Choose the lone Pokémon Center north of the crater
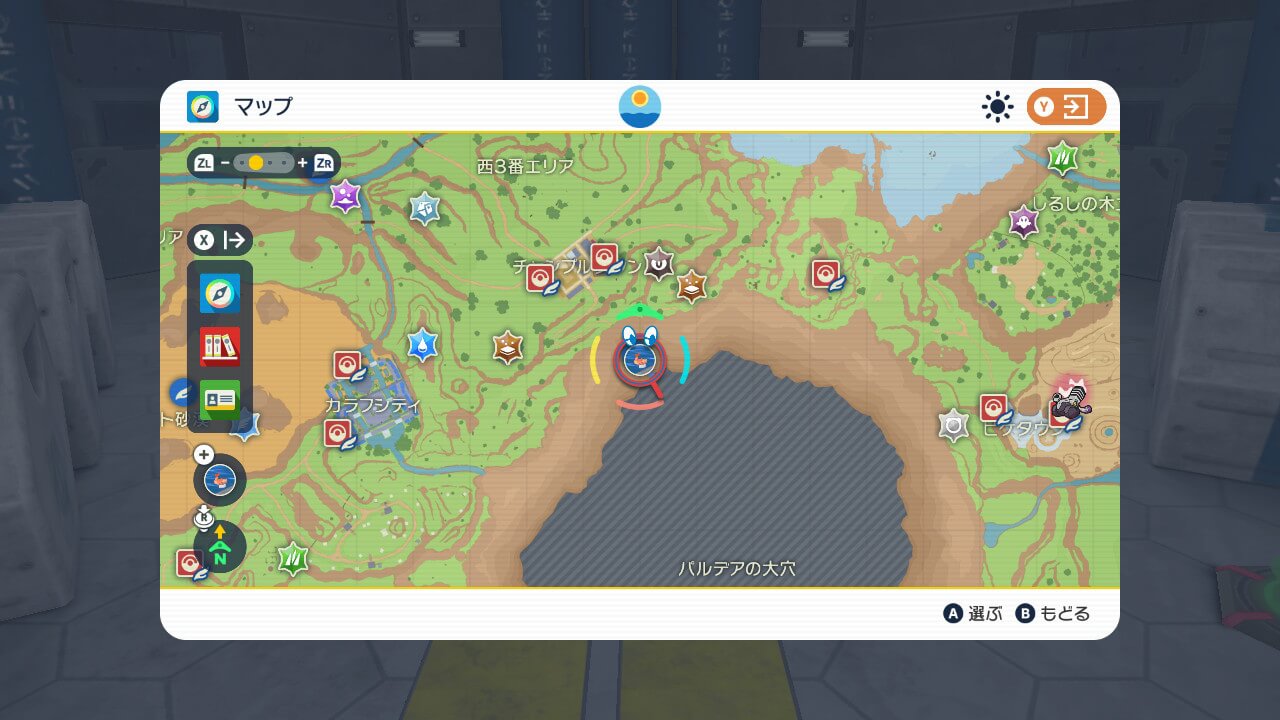This screenshot has height=720, width=1280. point(826,274)
